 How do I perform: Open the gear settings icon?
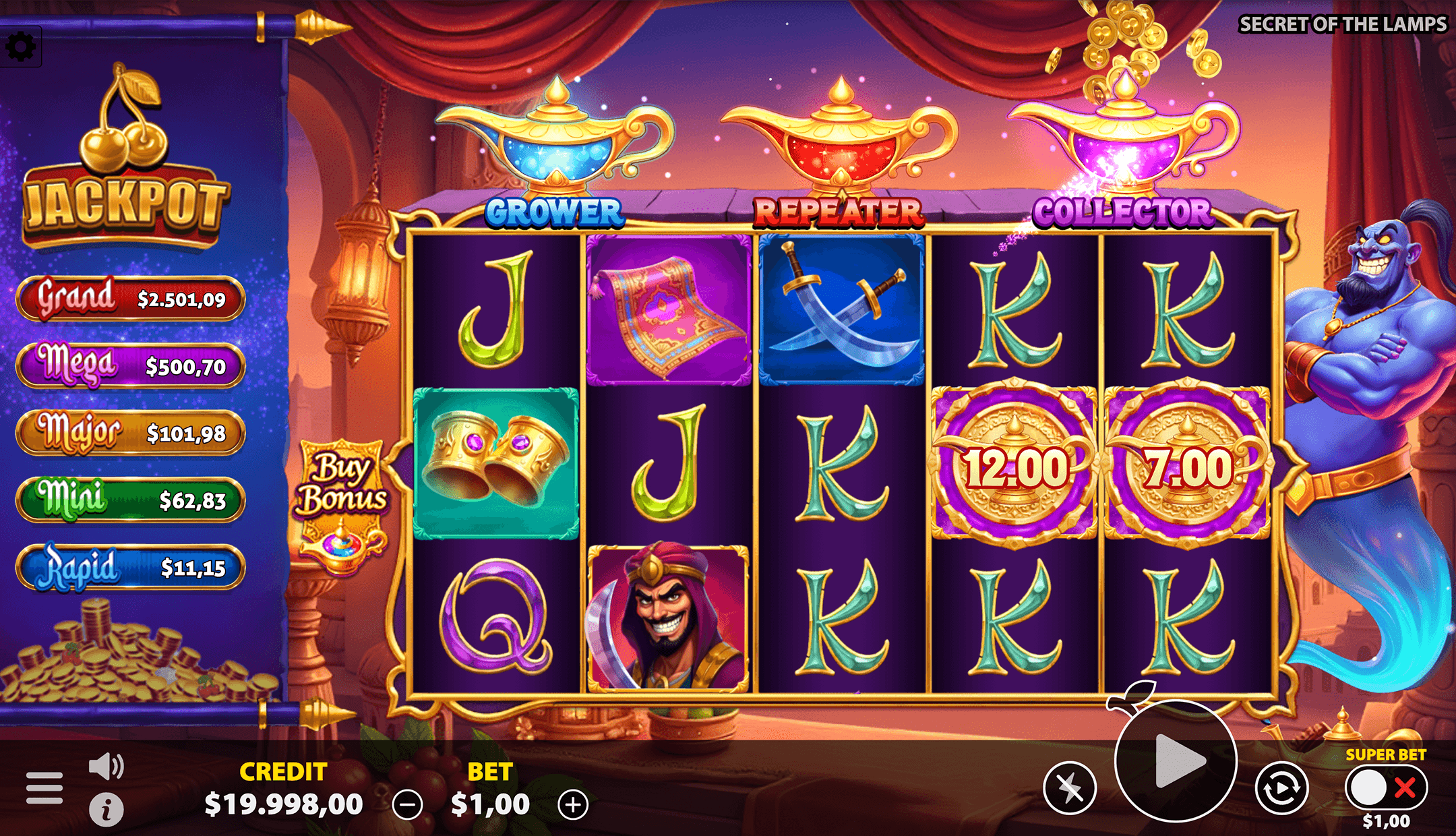[x=21, y=47]
